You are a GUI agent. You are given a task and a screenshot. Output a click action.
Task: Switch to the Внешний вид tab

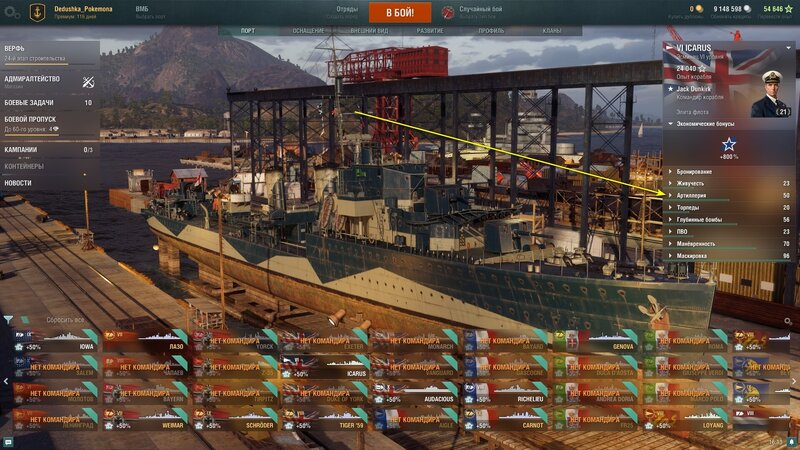tap(369, 31)
